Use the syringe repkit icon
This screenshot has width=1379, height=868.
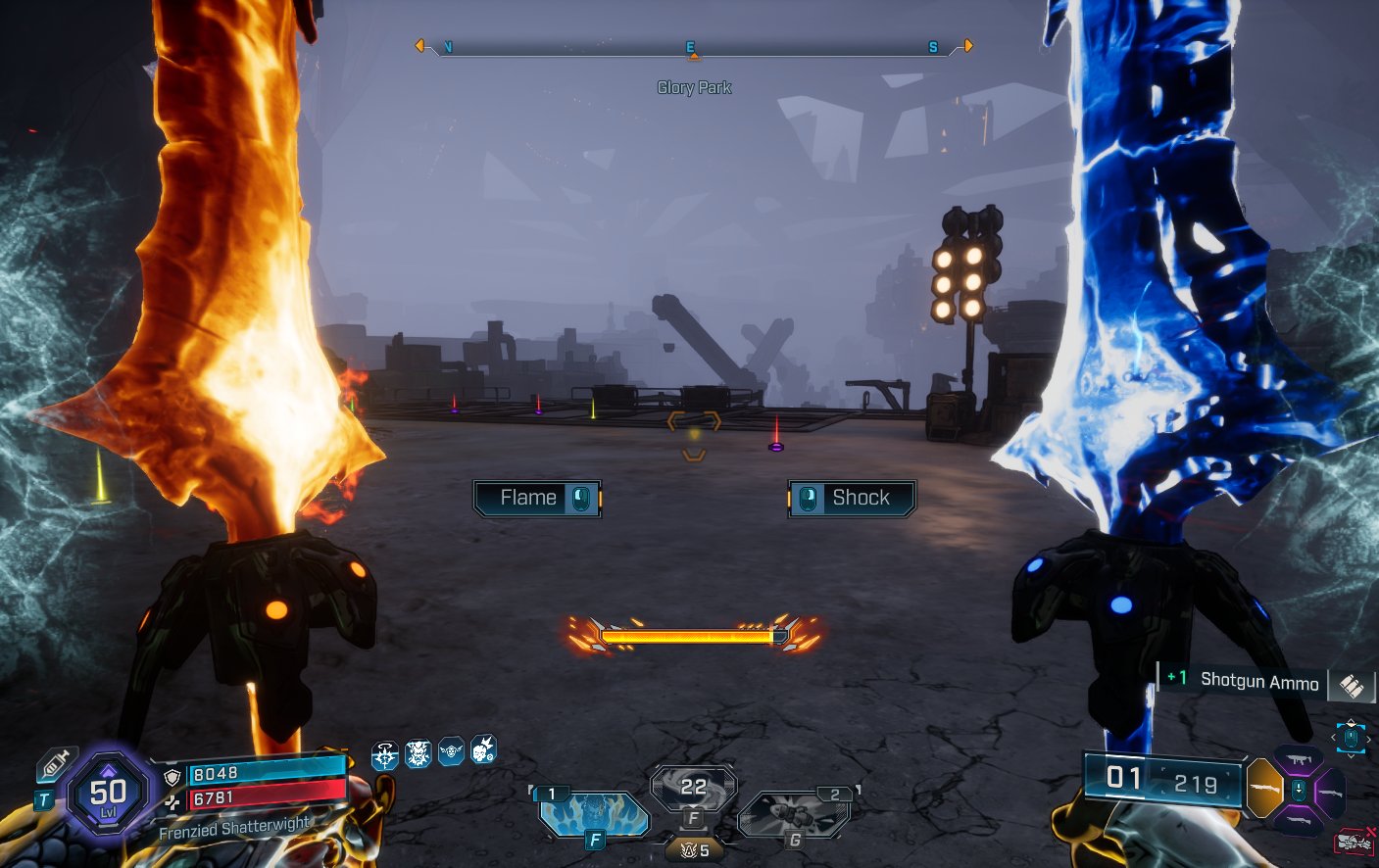click(x=55, y=764)
